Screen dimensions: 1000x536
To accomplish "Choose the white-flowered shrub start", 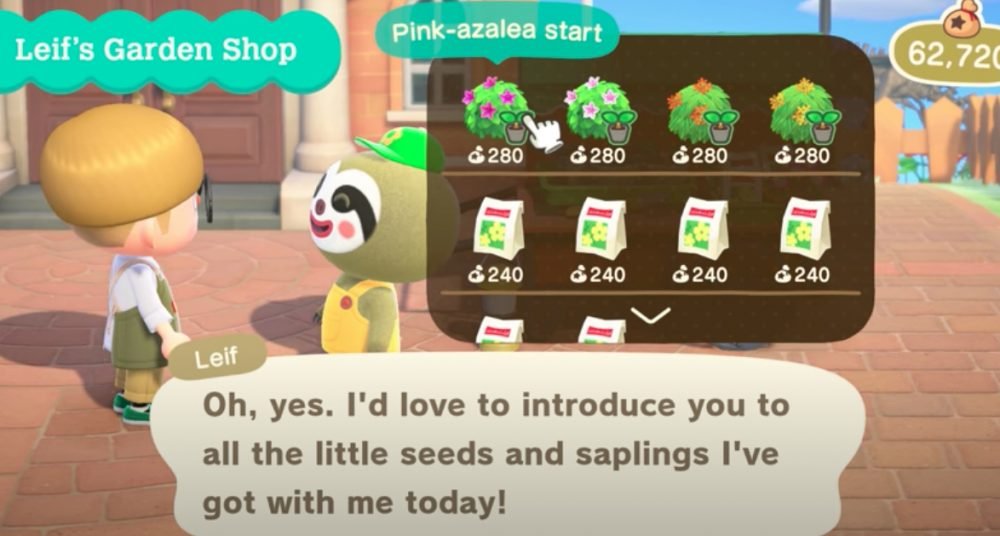I will (598, 112).
